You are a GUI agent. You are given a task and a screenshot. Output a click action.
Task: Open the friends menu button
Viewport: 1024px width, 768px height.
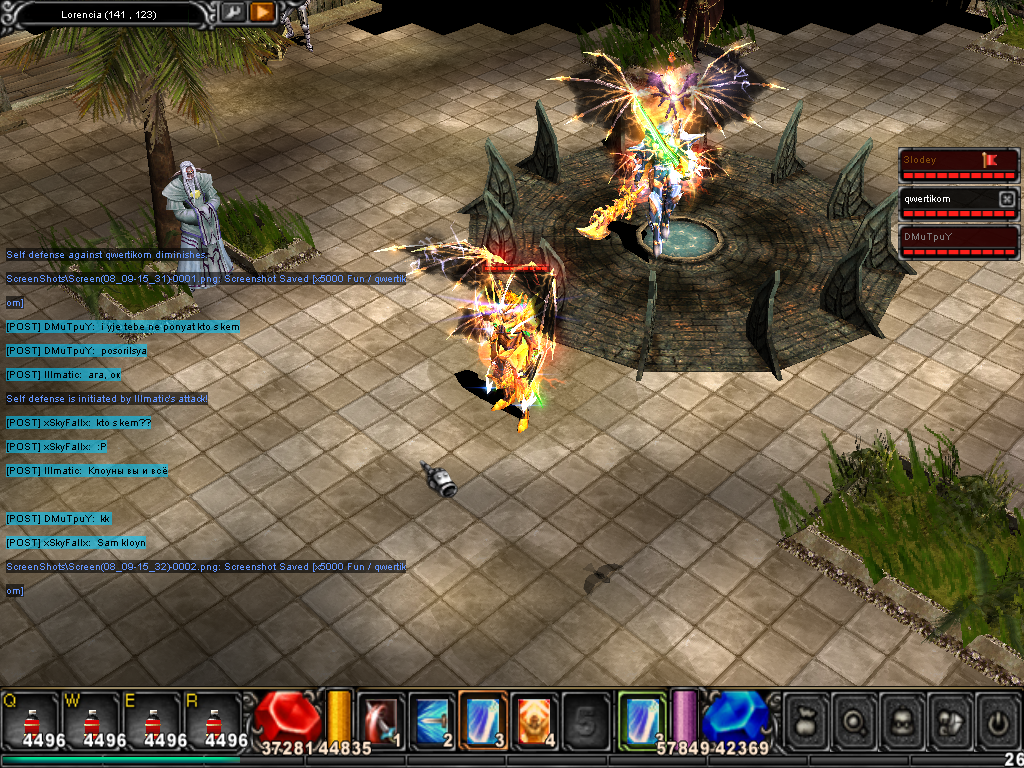[x=951, y=719]
